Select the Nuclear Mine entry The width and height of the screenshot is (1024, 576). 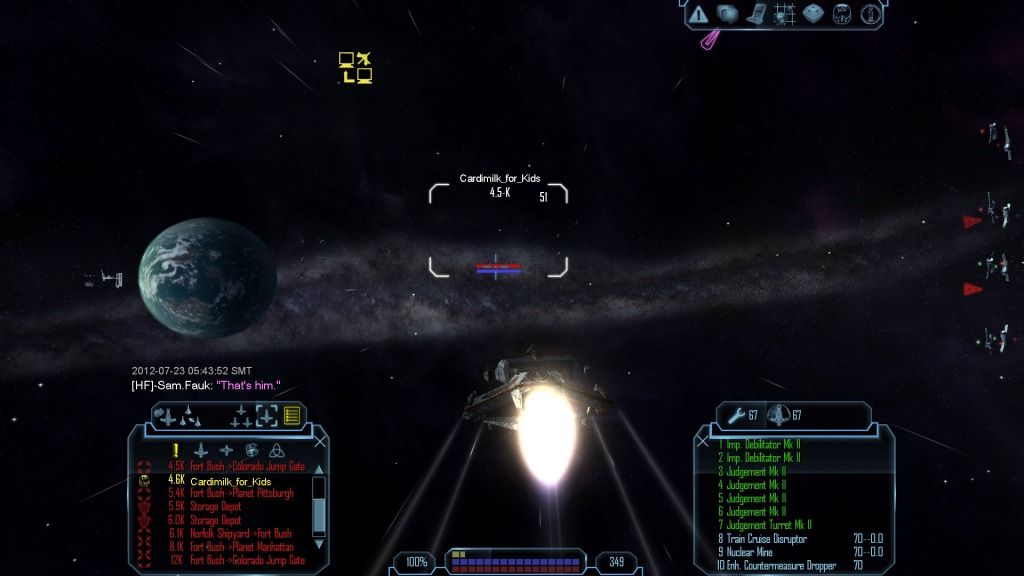click(748, 552)
